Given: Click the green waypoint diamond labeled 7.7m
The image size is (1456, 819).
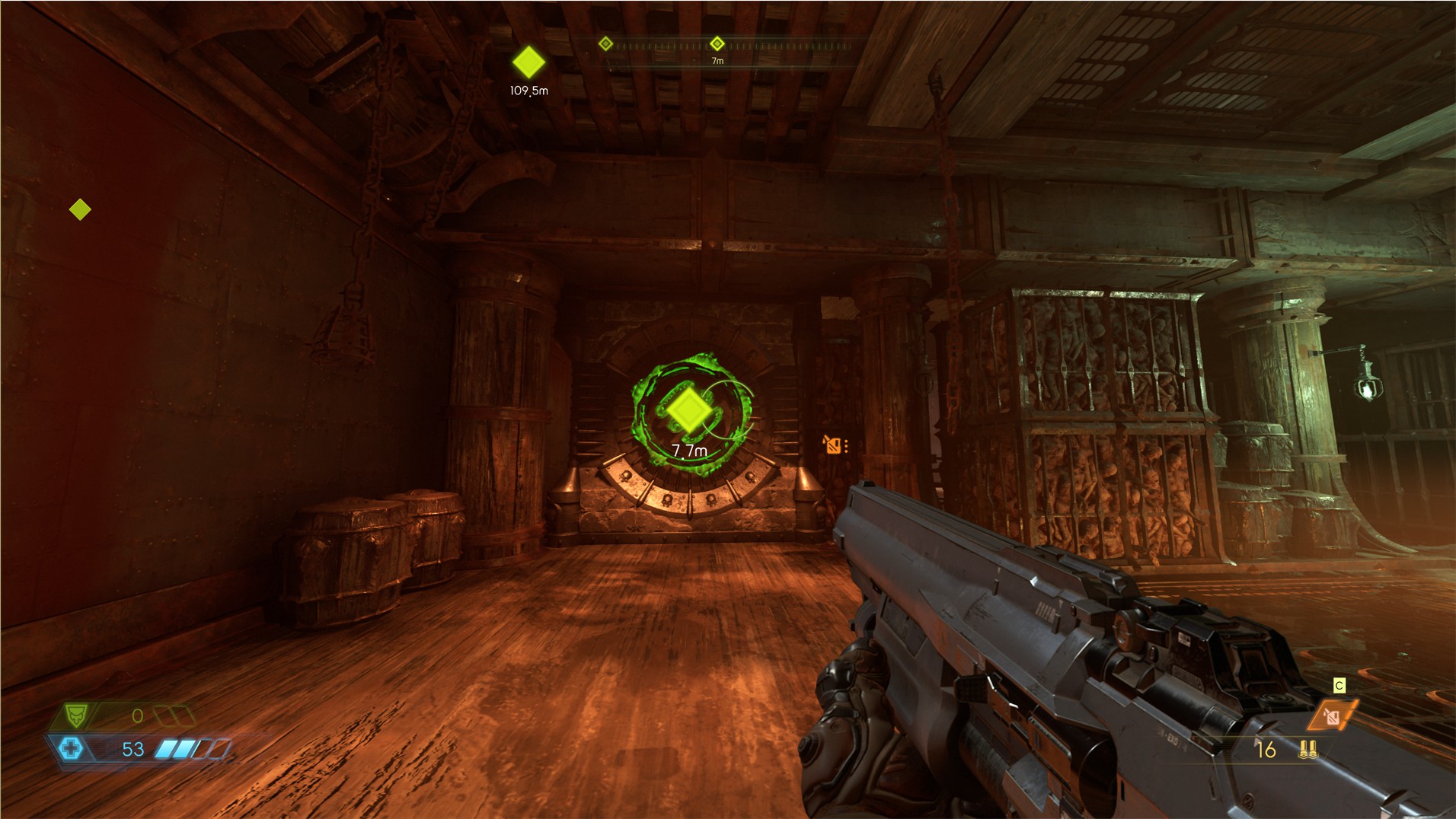Looking at the screenshot, I should click(x=689, y=410).
